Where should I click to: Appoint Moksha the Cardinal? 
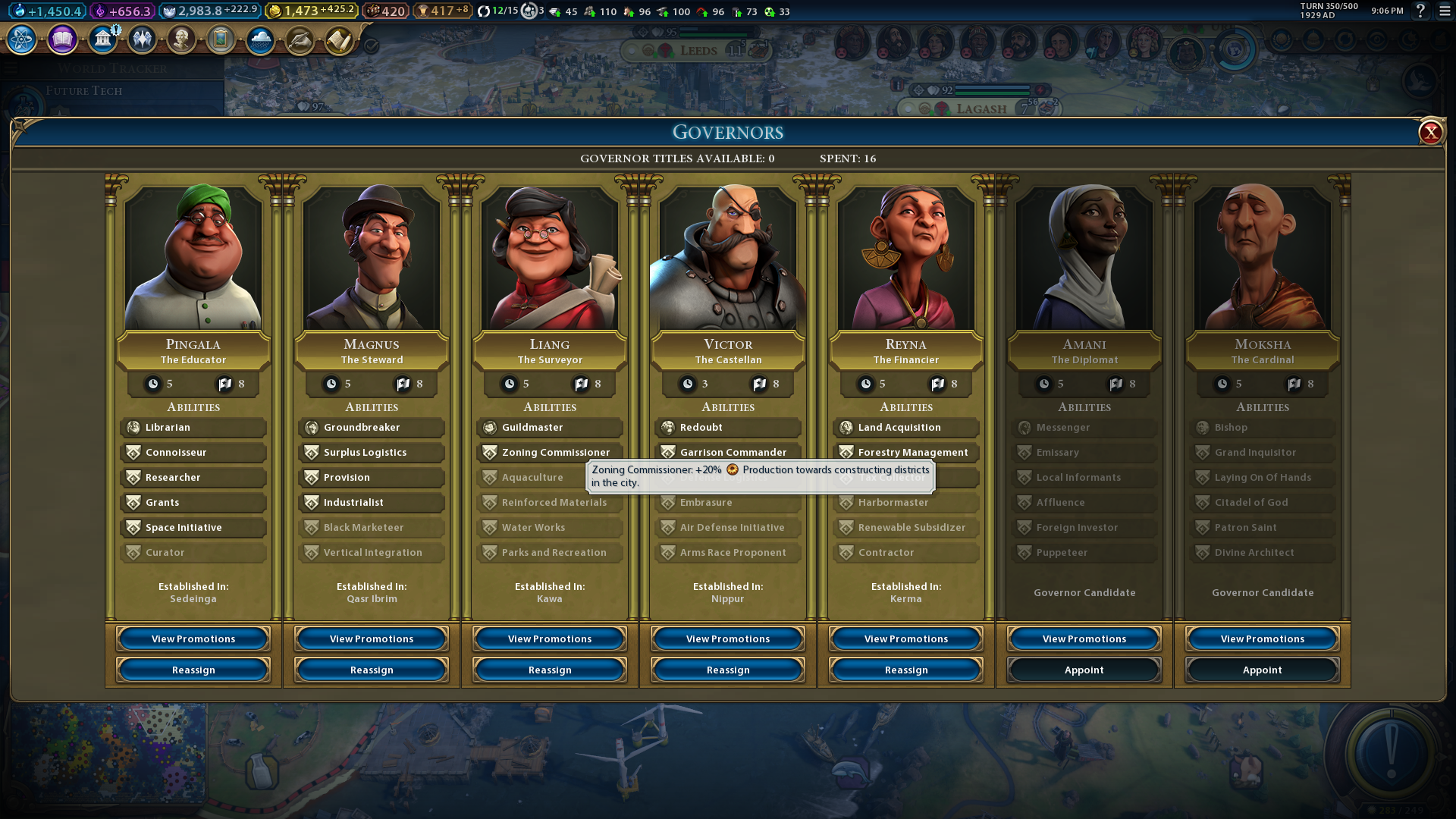pos(1263,670)
